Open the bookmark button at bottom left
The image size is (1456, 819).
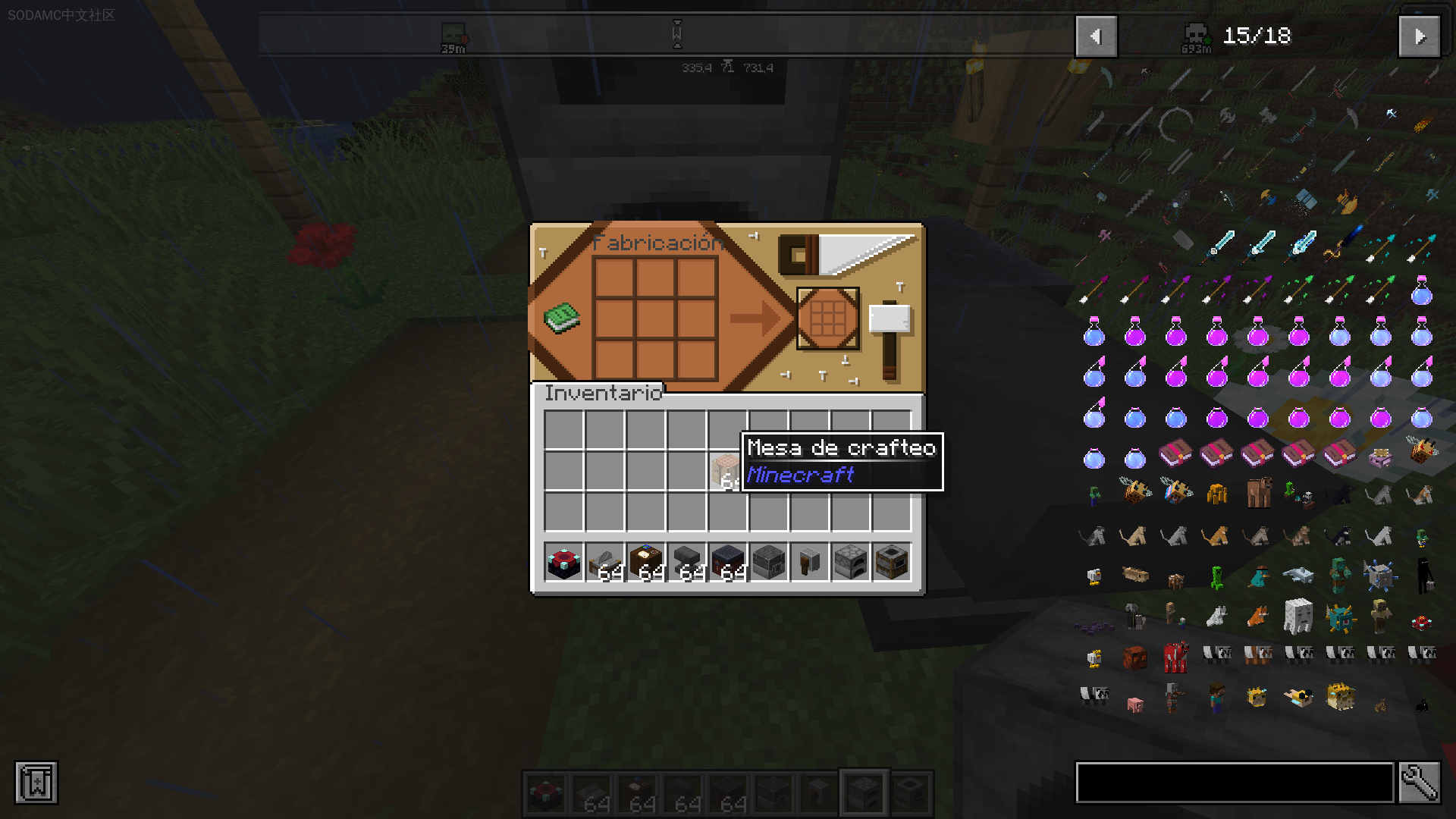(36, 783)
